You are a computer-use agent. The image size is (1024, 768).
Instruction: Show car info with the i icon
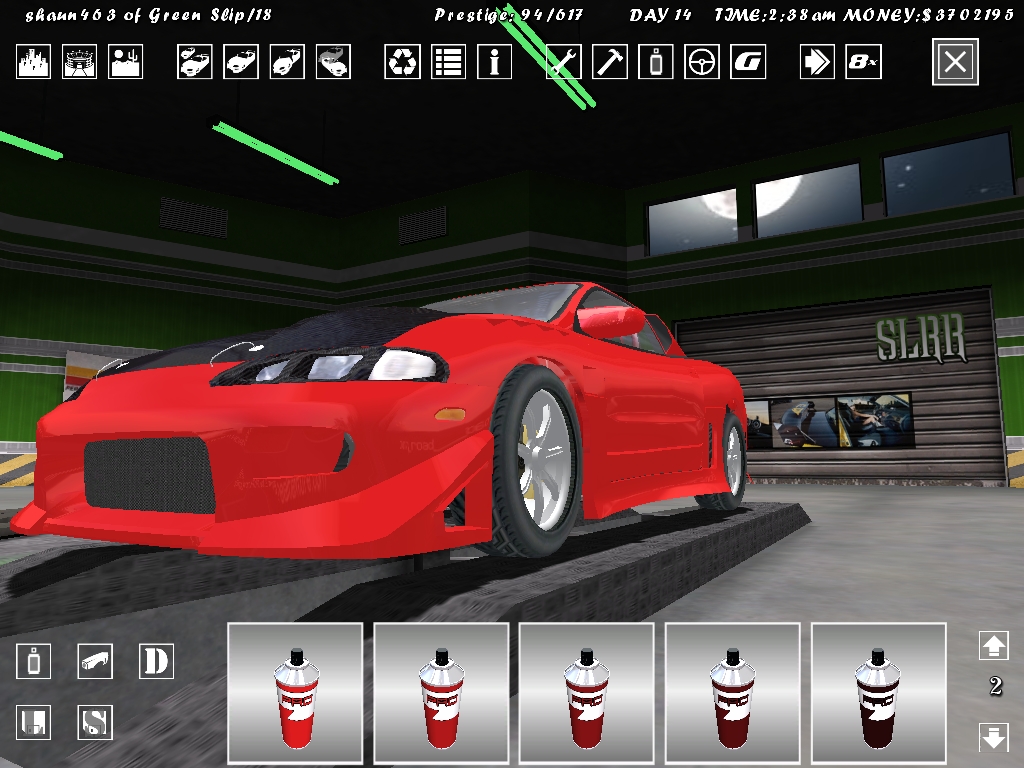tap(494, 62)
